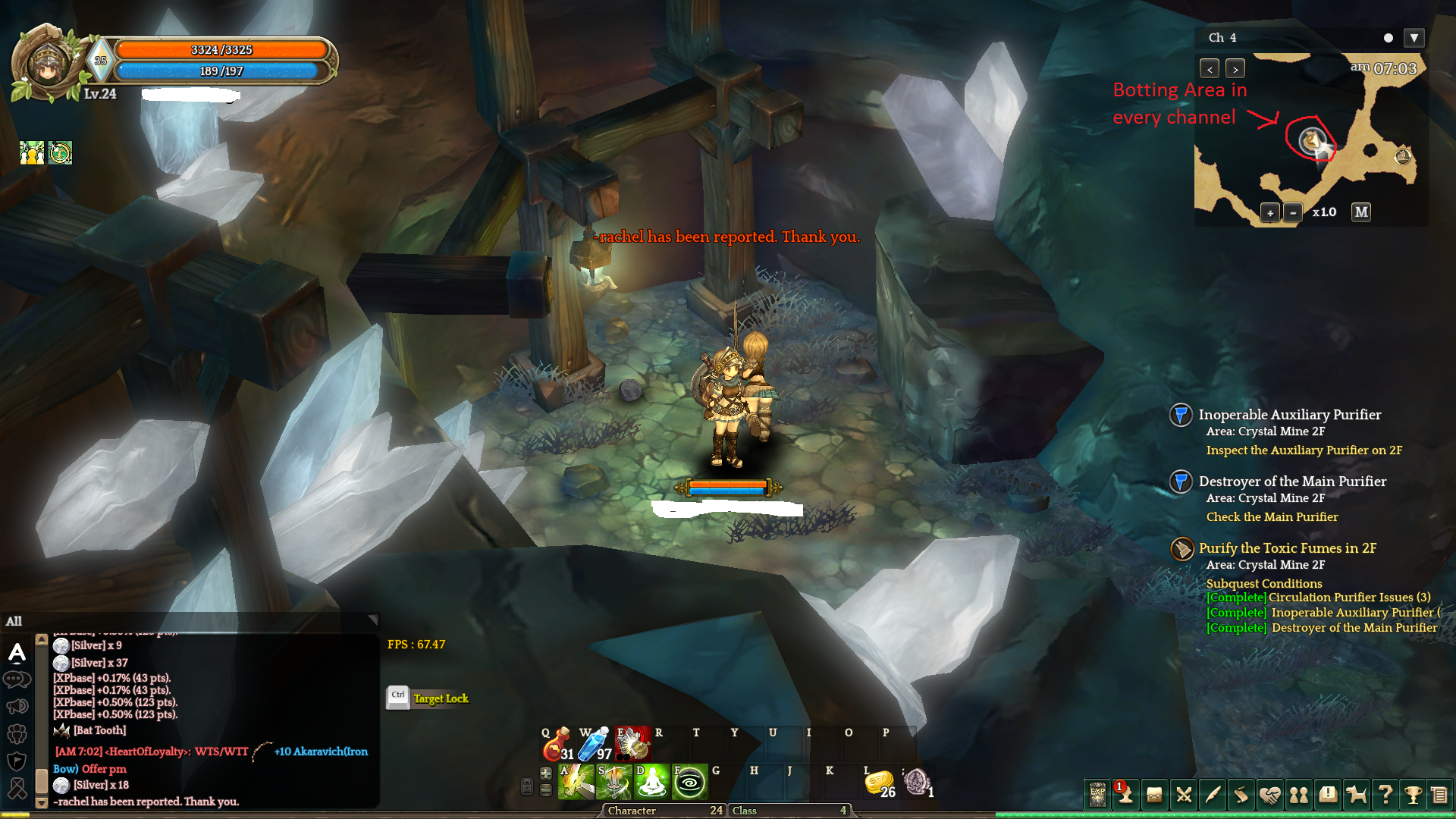Open the full map with M button
The height and width of the screenshot is (819, 1456).
pos(1361,212)
